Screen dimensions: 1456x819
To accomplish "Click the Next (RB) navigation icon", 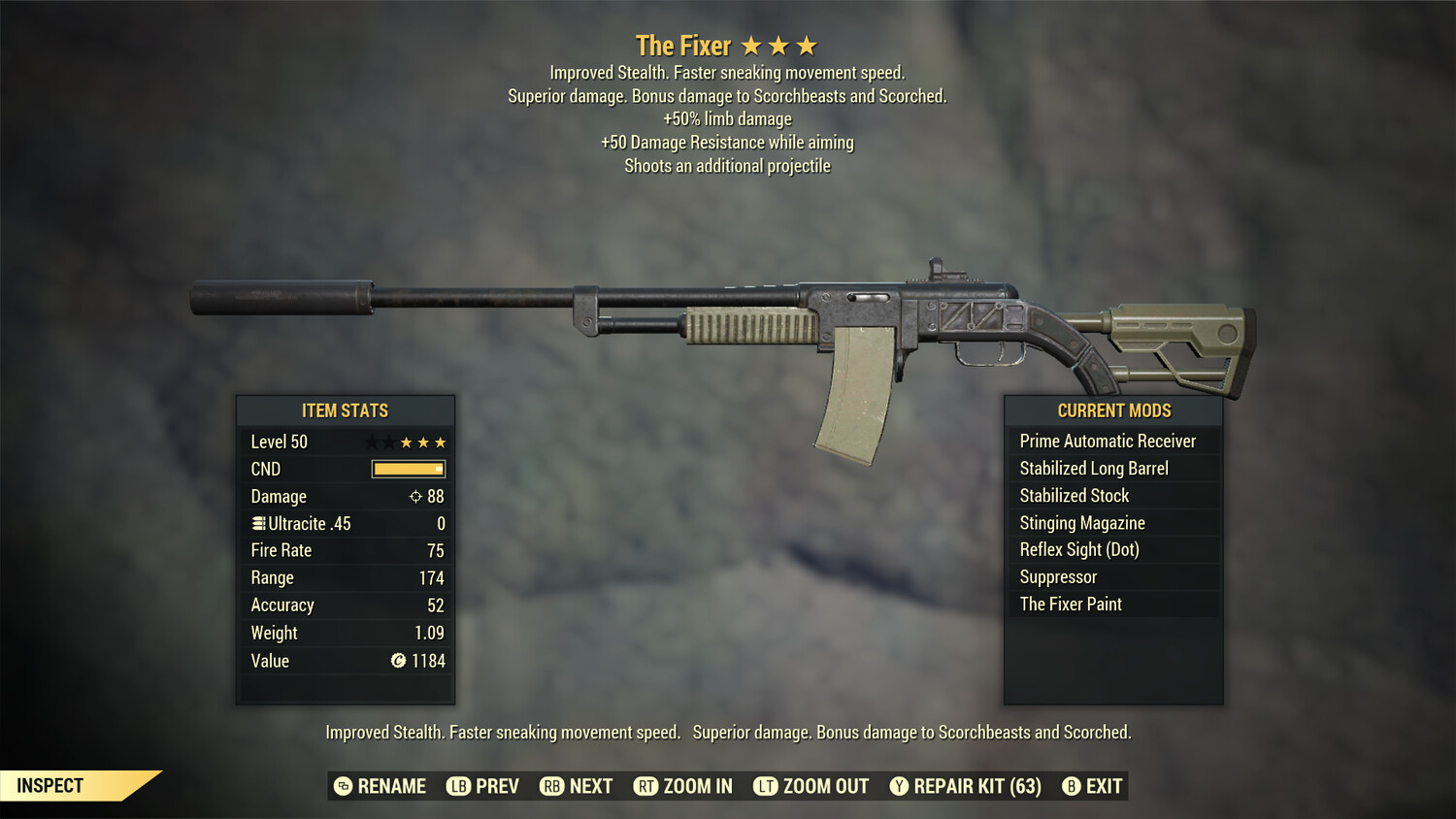I will click(x=551, y=786).
